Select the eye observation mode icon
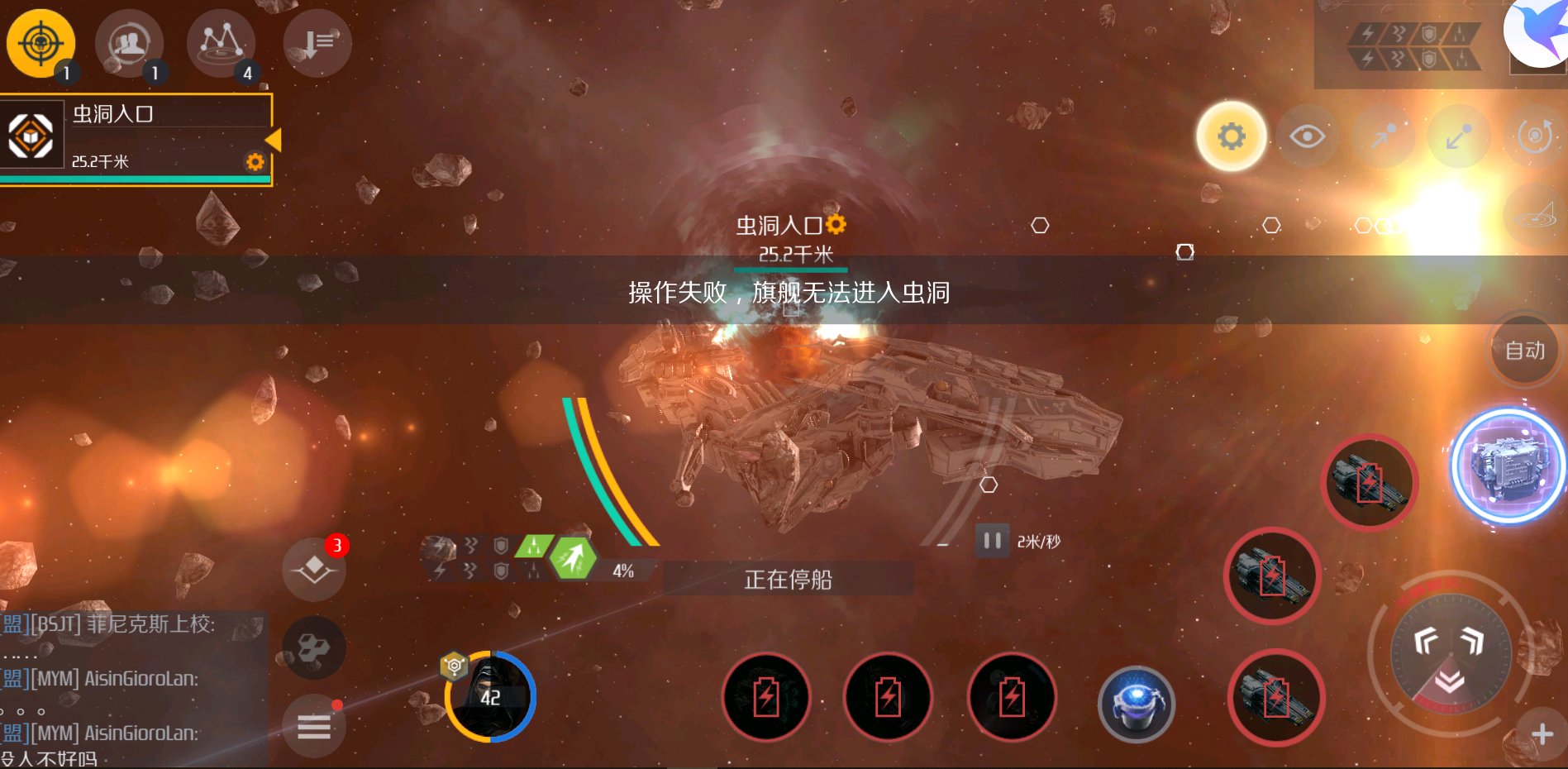Image resolution: width=1568 pixels, height=769 pixels. 1308,136
